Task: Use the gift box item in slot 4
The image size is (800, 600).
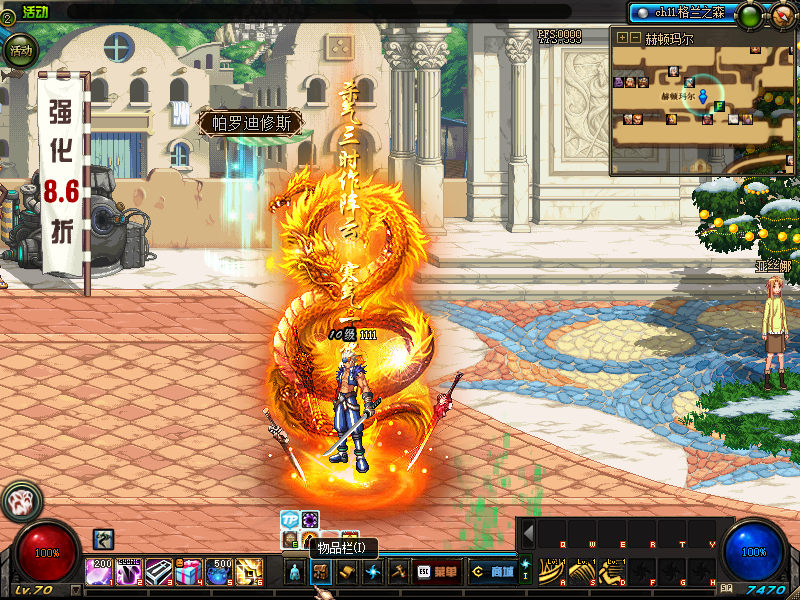Action: click(x=188, y=572)
